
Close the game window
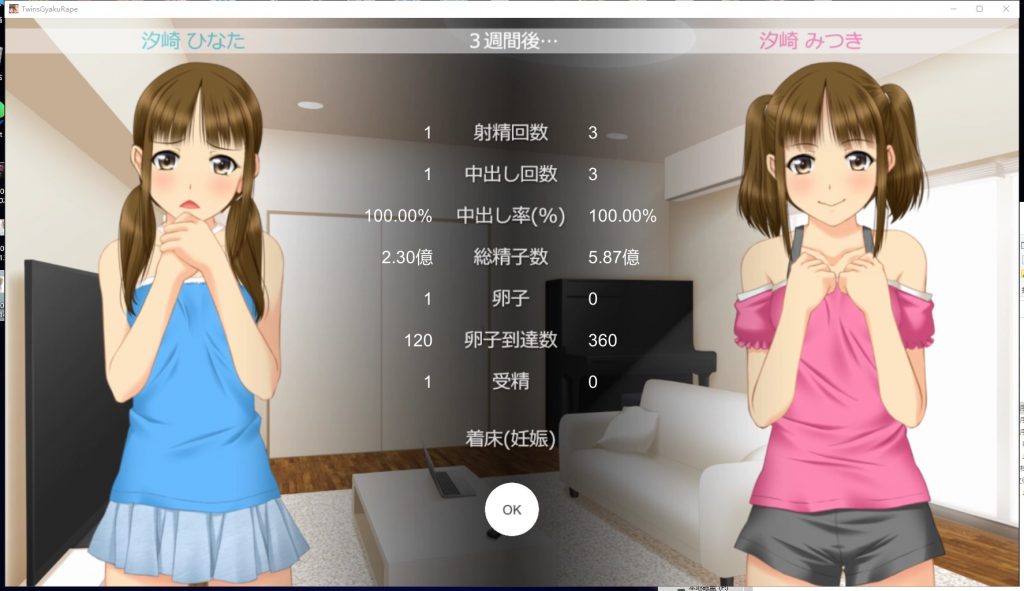point(1005,8)
